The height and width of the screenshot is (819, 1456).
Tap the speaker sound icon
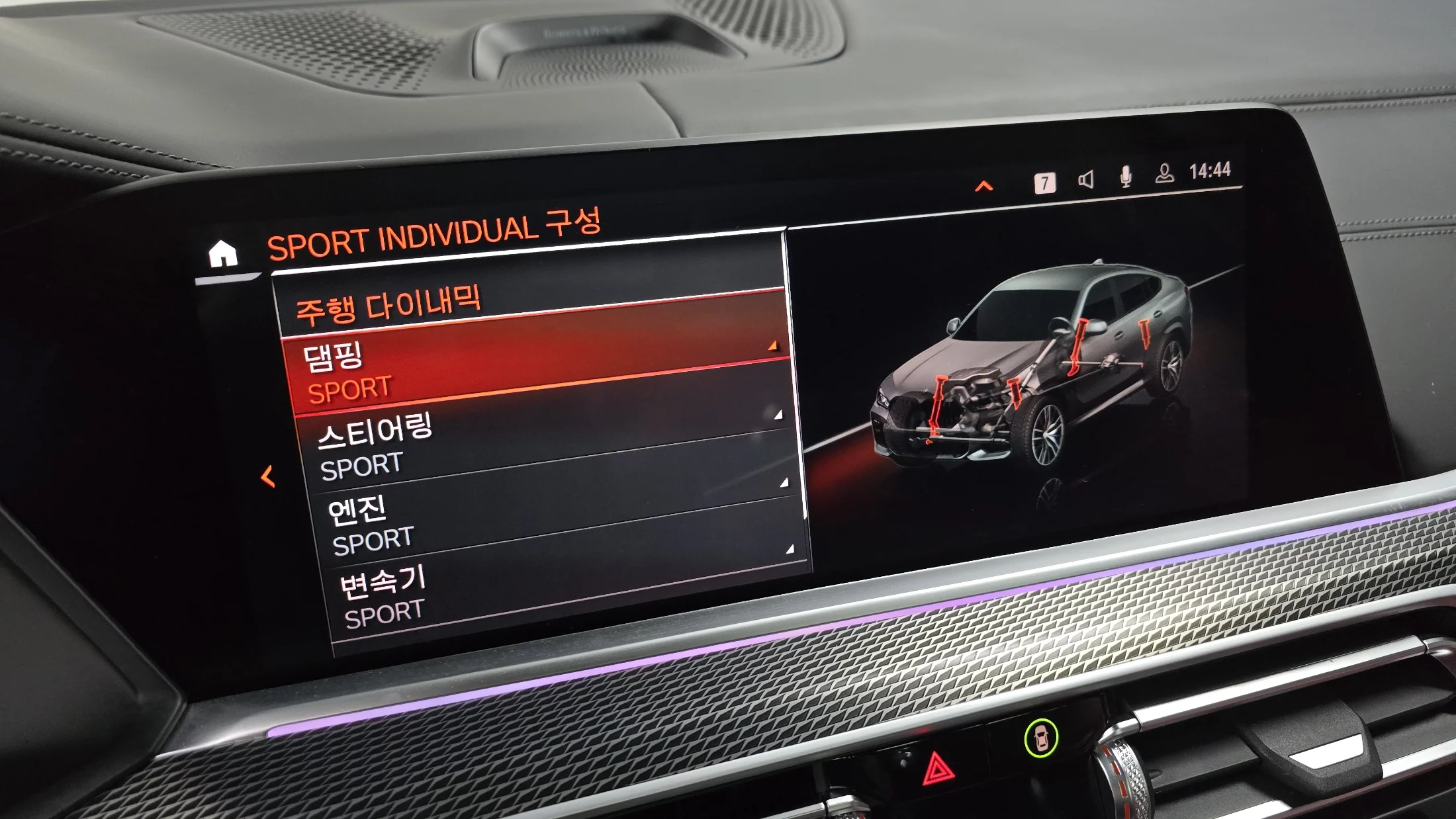pos(1085,179)
